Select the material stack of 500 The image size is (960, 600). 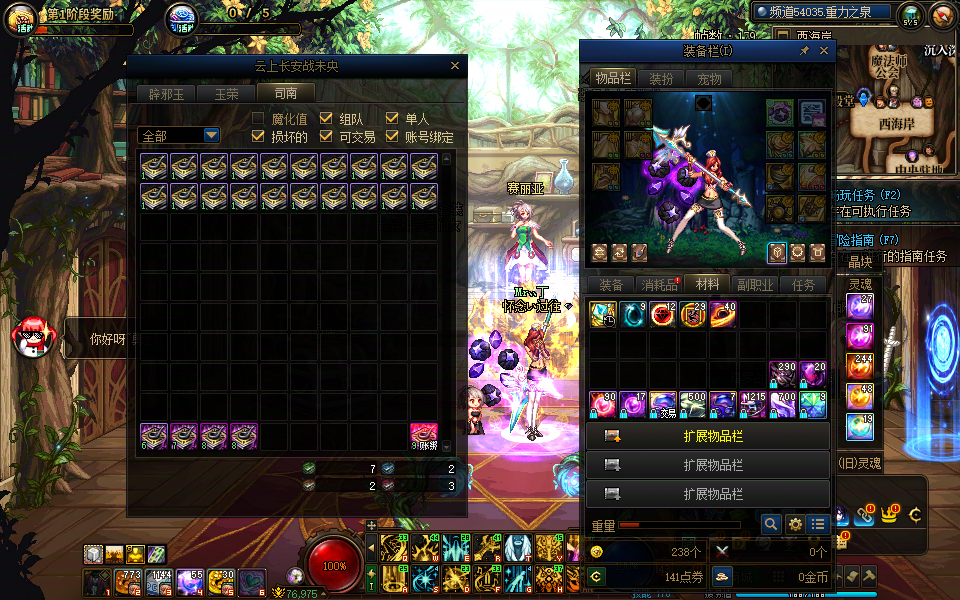(x=693, y=405)
